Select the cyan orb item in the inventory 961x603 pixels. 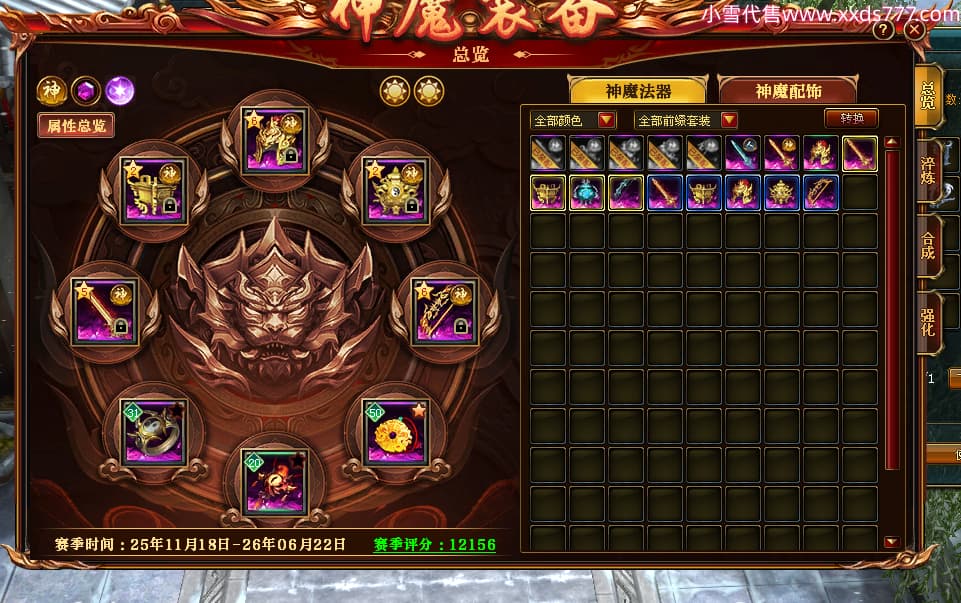[587, 192]
